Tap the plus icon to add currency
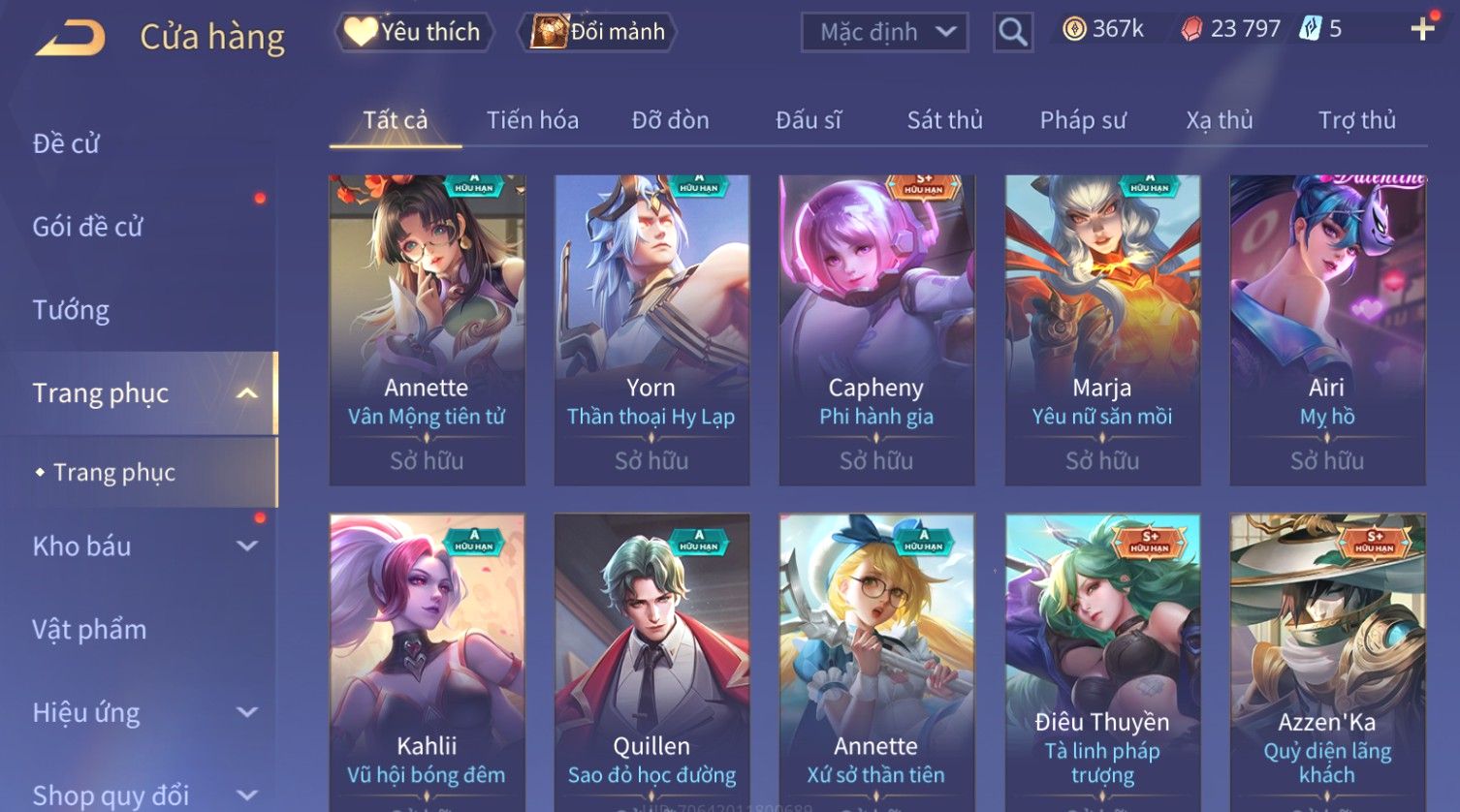Screen dimensions: 1460x812 1422,29
